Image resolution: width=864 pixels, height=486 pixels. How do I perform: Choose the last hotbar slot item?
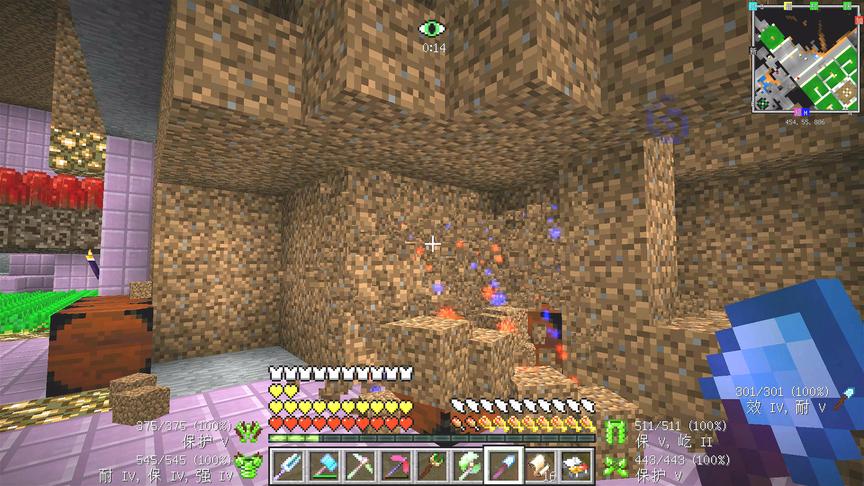576,466
